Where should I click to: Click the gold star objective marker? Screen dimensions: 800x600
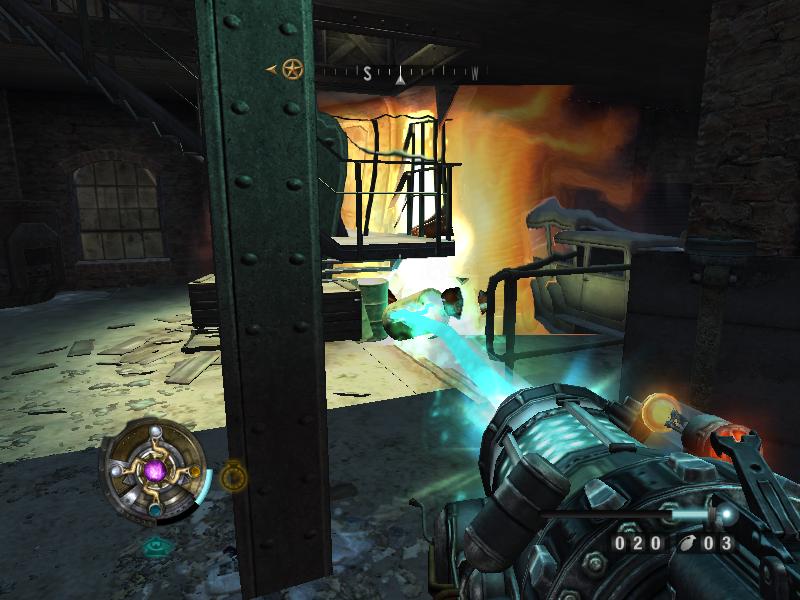coord(291,69)
